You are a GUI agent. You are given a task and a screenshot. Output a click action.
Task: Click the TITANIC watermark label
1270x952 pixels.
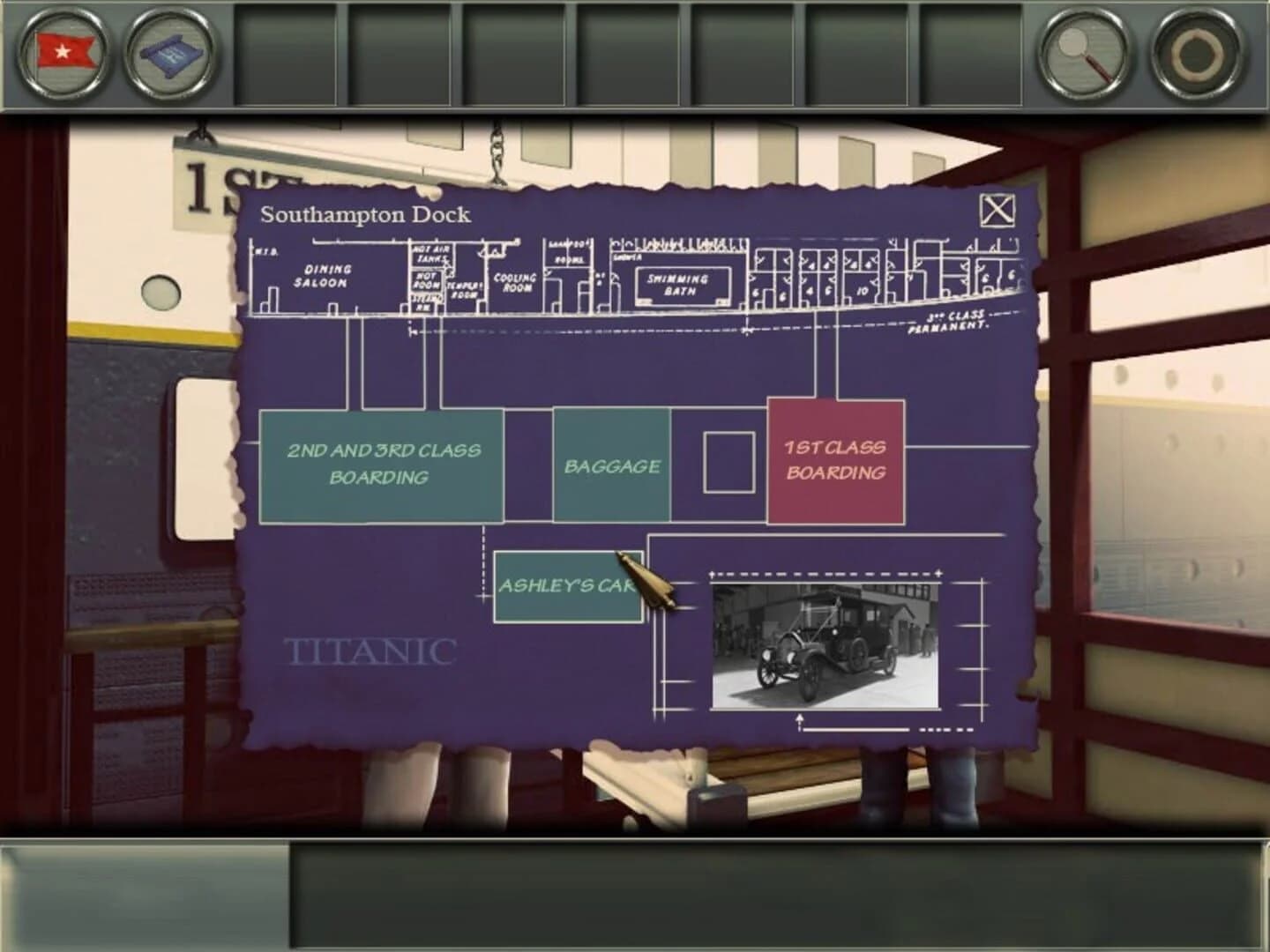pos(369,652)
